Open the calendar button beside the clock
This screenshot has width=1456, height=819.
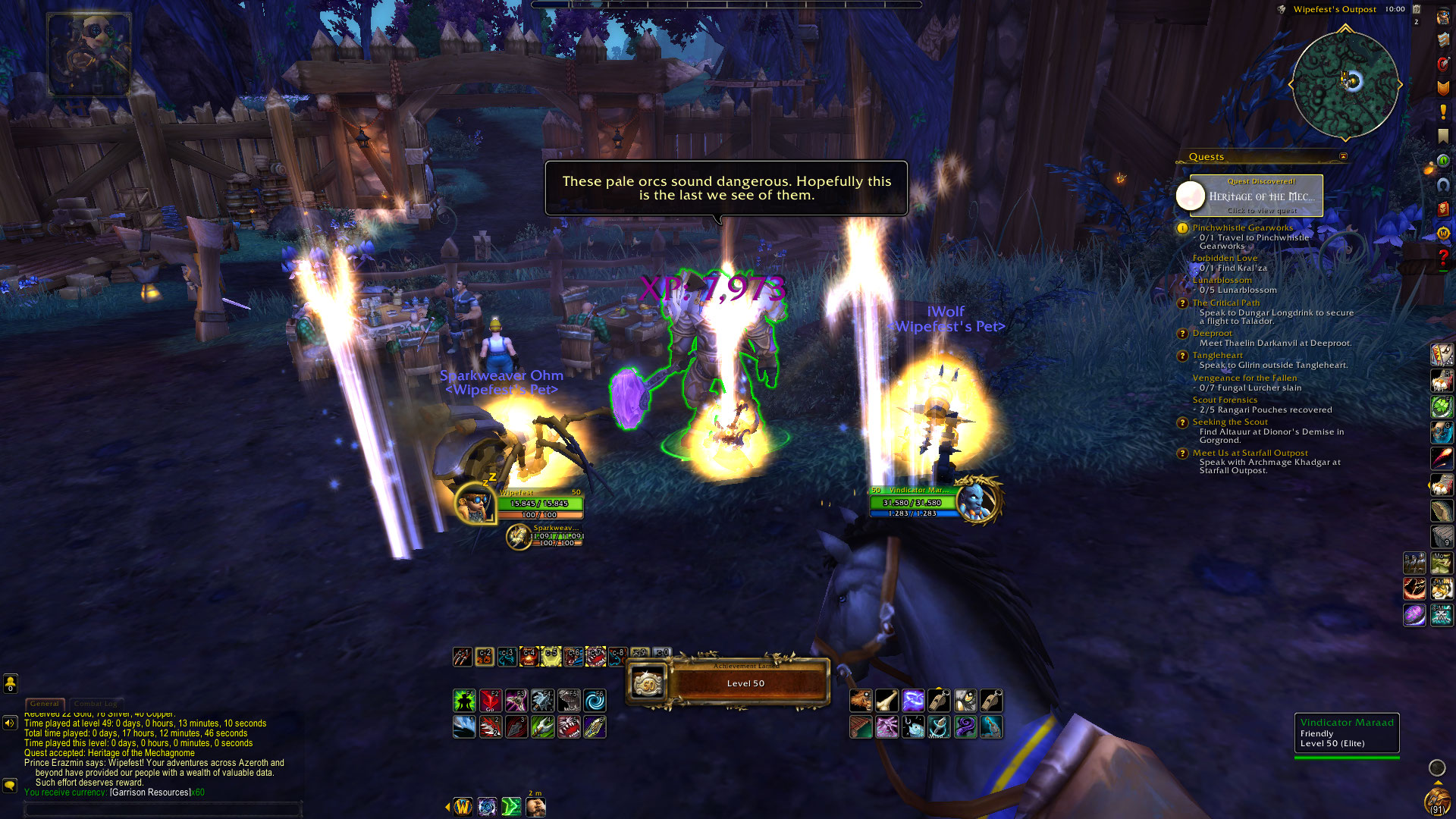click(x=1416, y=9)
